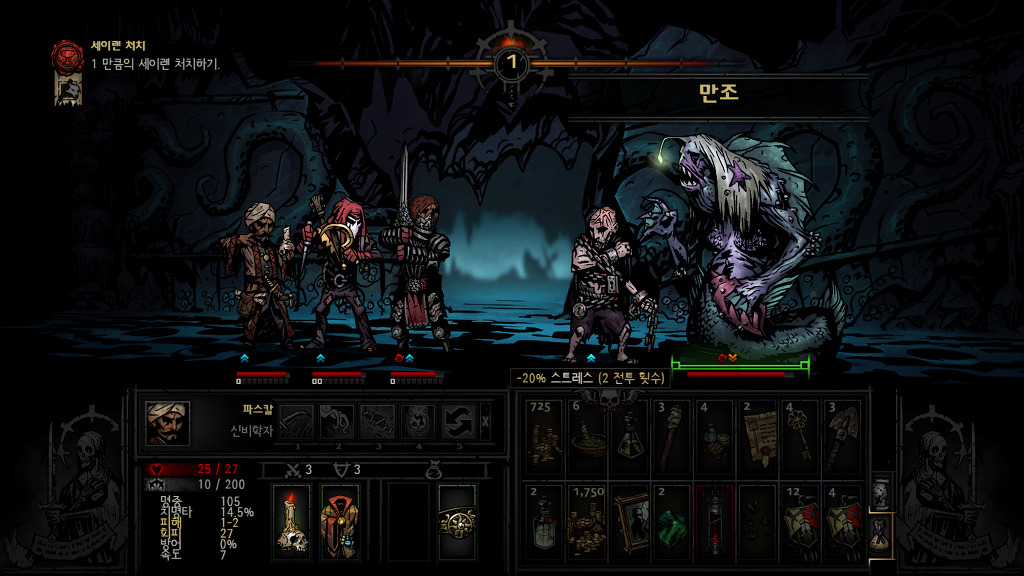Choose the skeleton key item
The height and width of the screenshot is (576, 1024).
coord(800,438)
